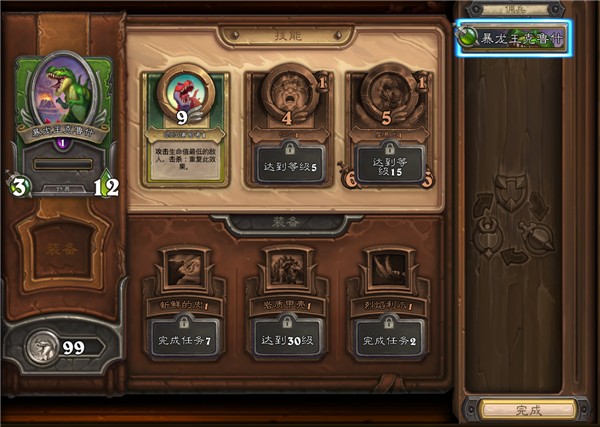The image size is (600, 427).
Task: Select the locked equipment requiring 达到30级
Action: (x=286, y=304)
